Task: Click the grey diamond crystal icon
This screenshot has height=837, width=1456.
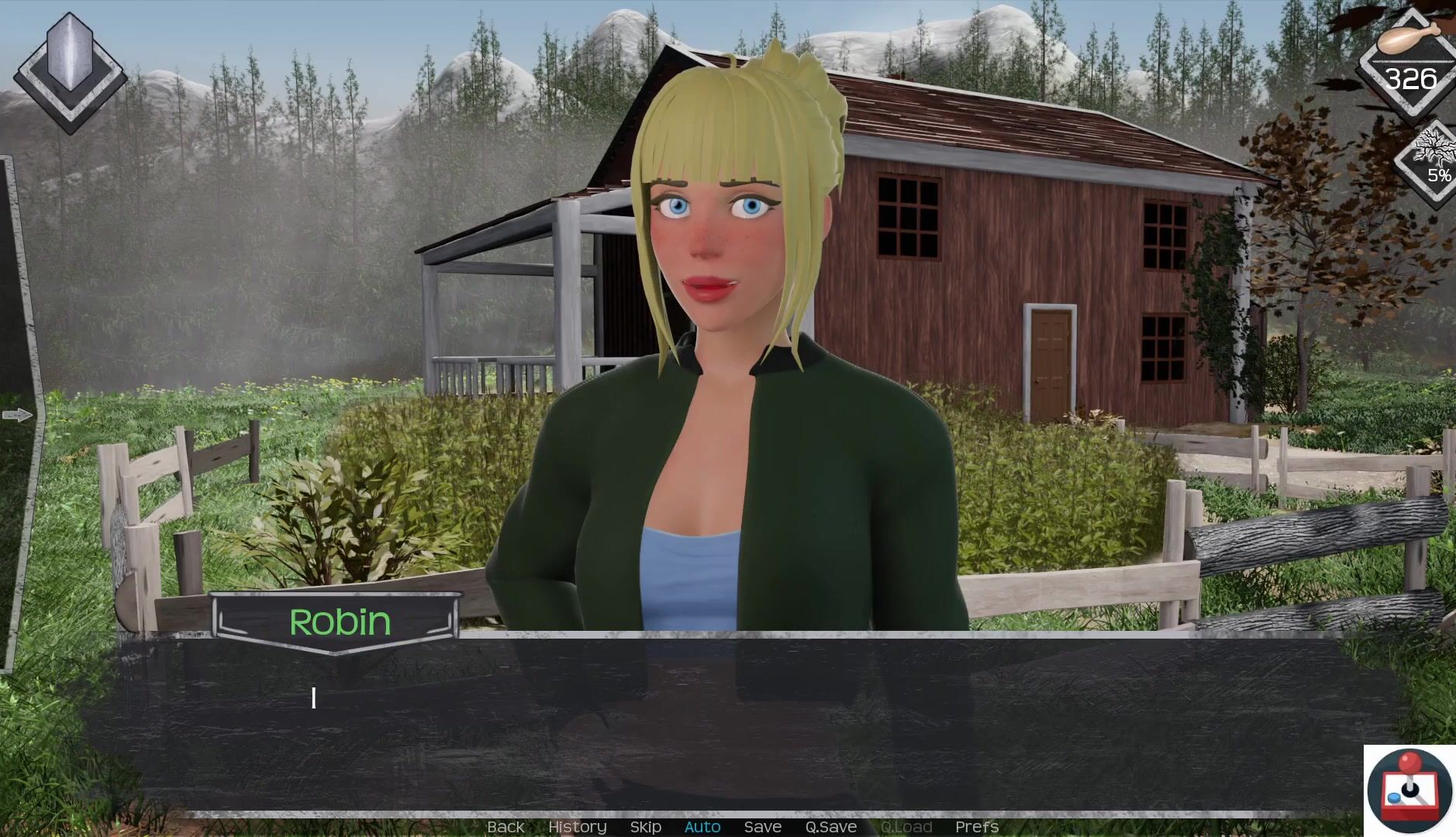Action: [x=70, y=72]
